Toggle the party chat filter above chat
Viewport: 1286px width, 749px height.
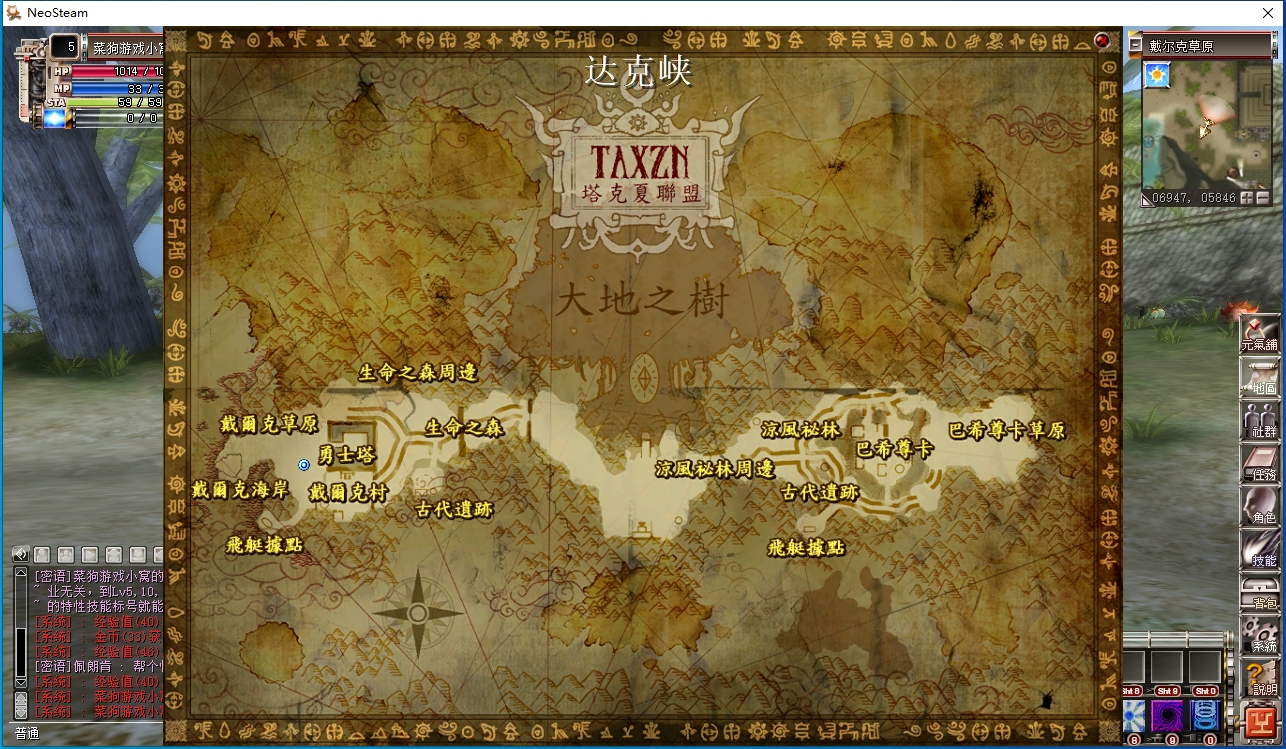point(66,553)
